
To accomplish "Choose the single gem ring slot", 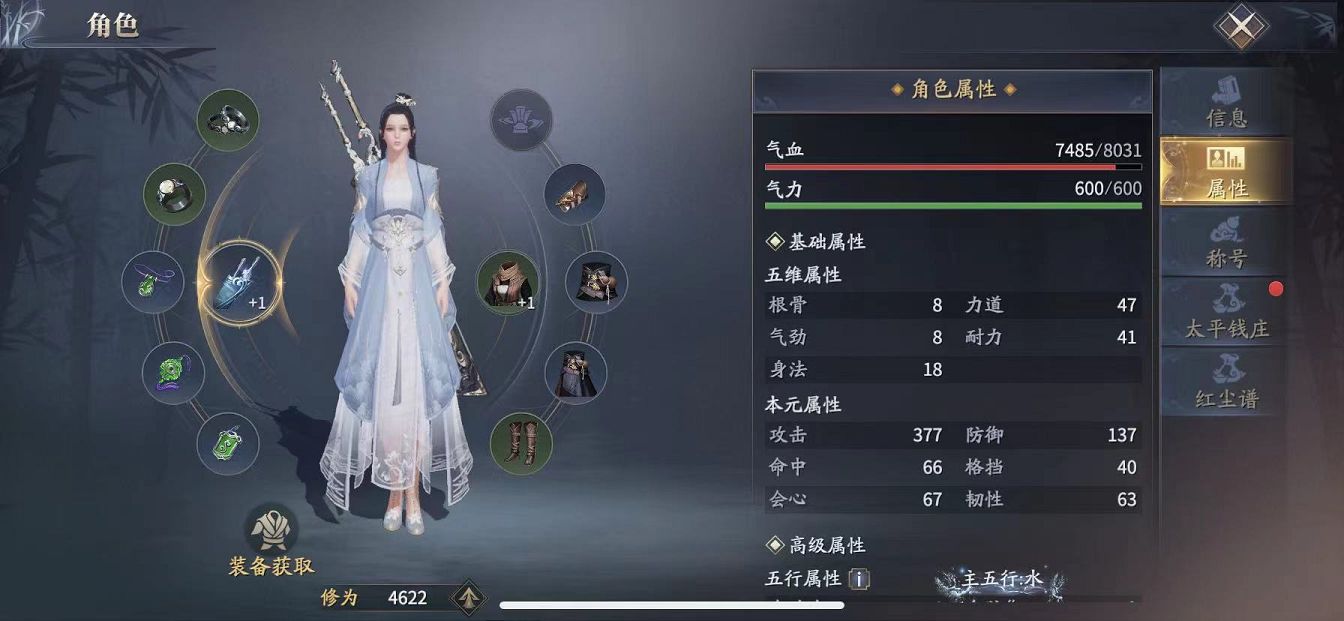I will point(174,194).
